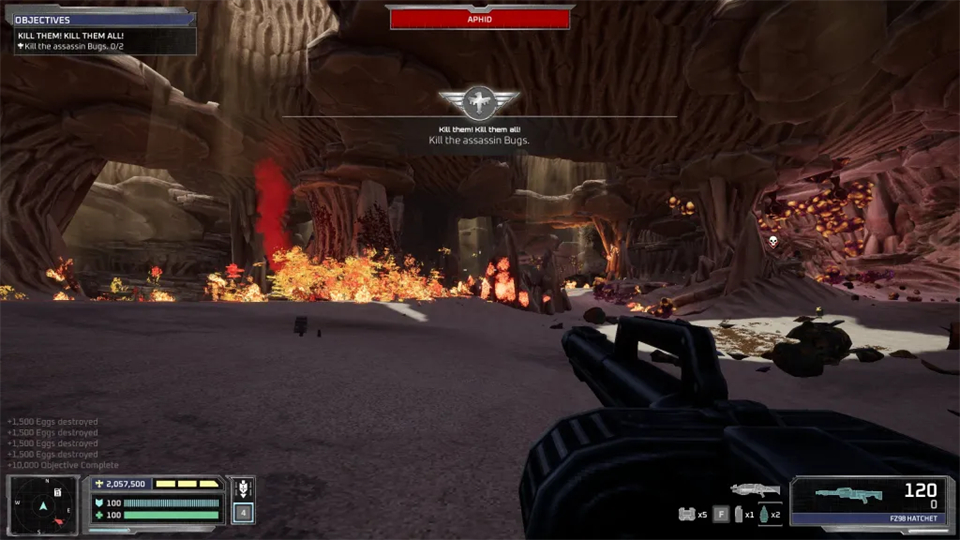960x540 pixels.
Task: Click the skull marker on screen
Action: tap(772, 241)
